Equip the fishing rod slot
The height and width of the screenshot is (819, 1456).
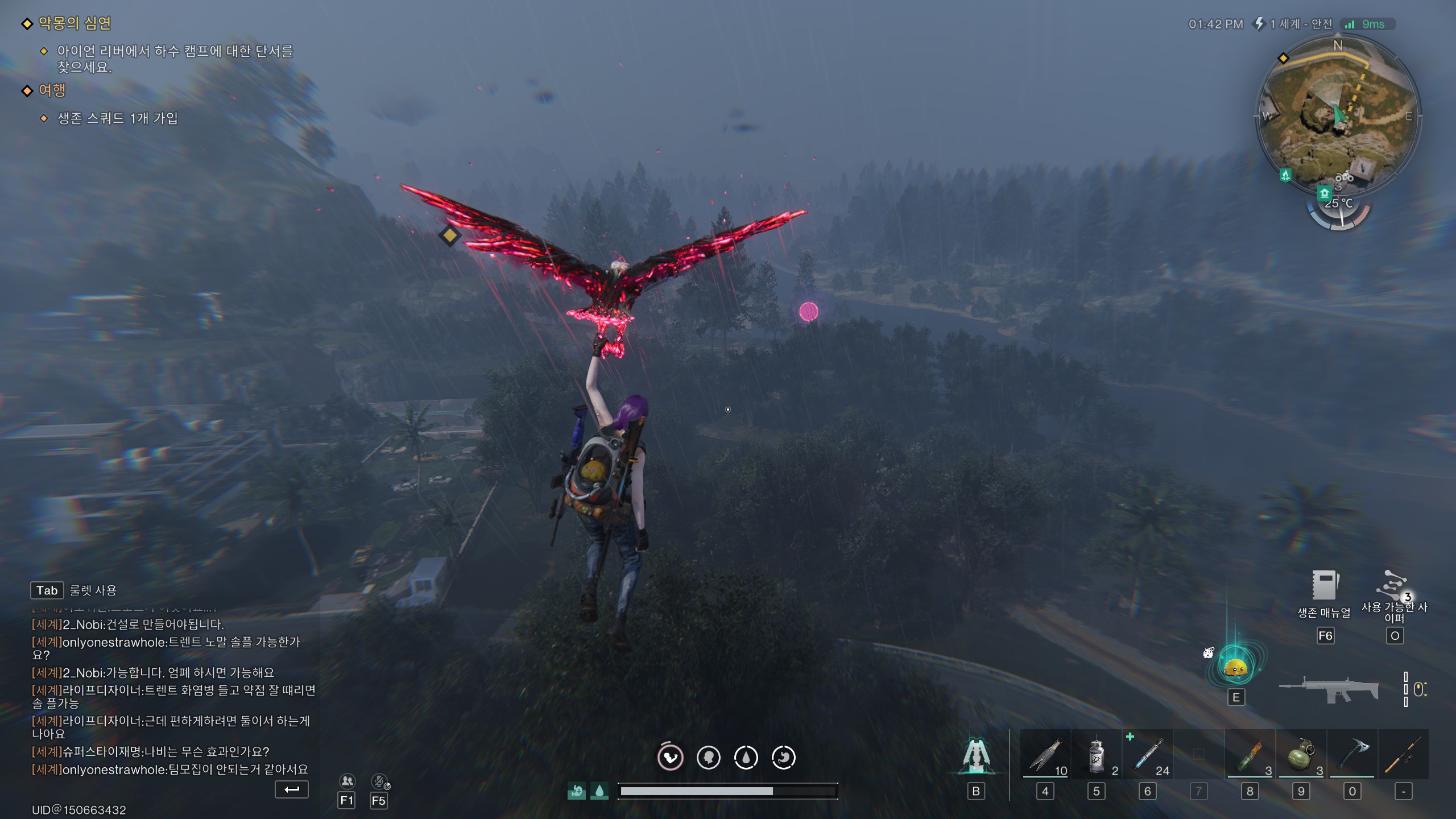(x=1403, y=755)
